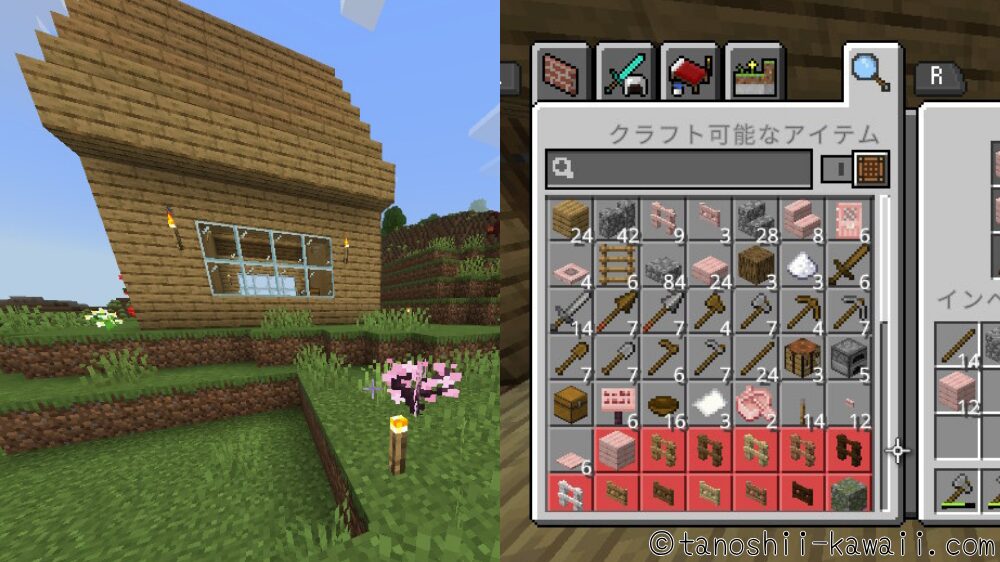The width and height of the screenshot is (1000, 562).
Task: Select the white wool recipe
Action: (x=800, y=266)
